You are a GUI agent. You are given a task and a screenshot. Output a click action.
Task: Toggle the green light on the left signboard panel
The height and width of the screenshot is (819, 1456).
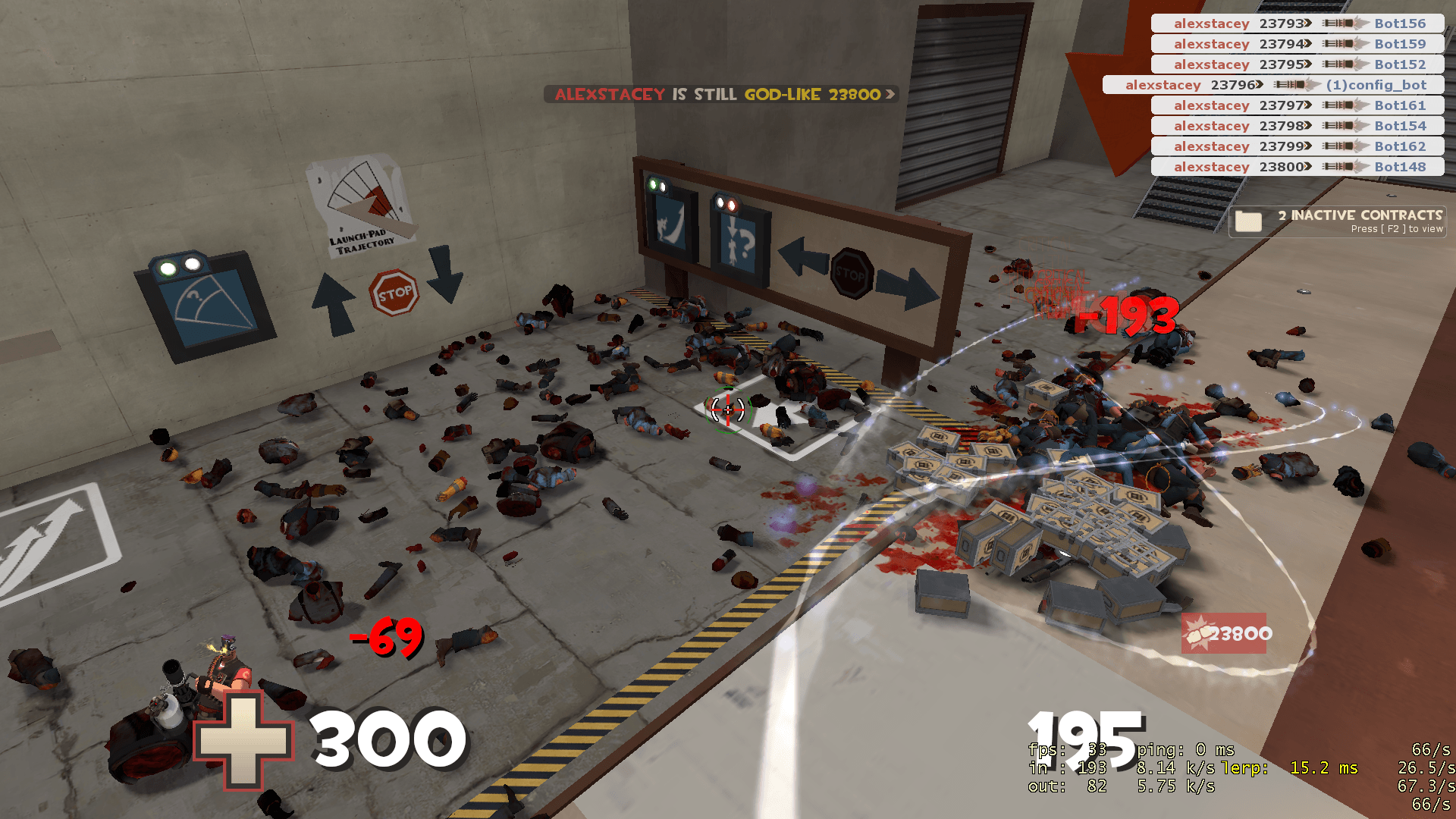coord(653,184)
